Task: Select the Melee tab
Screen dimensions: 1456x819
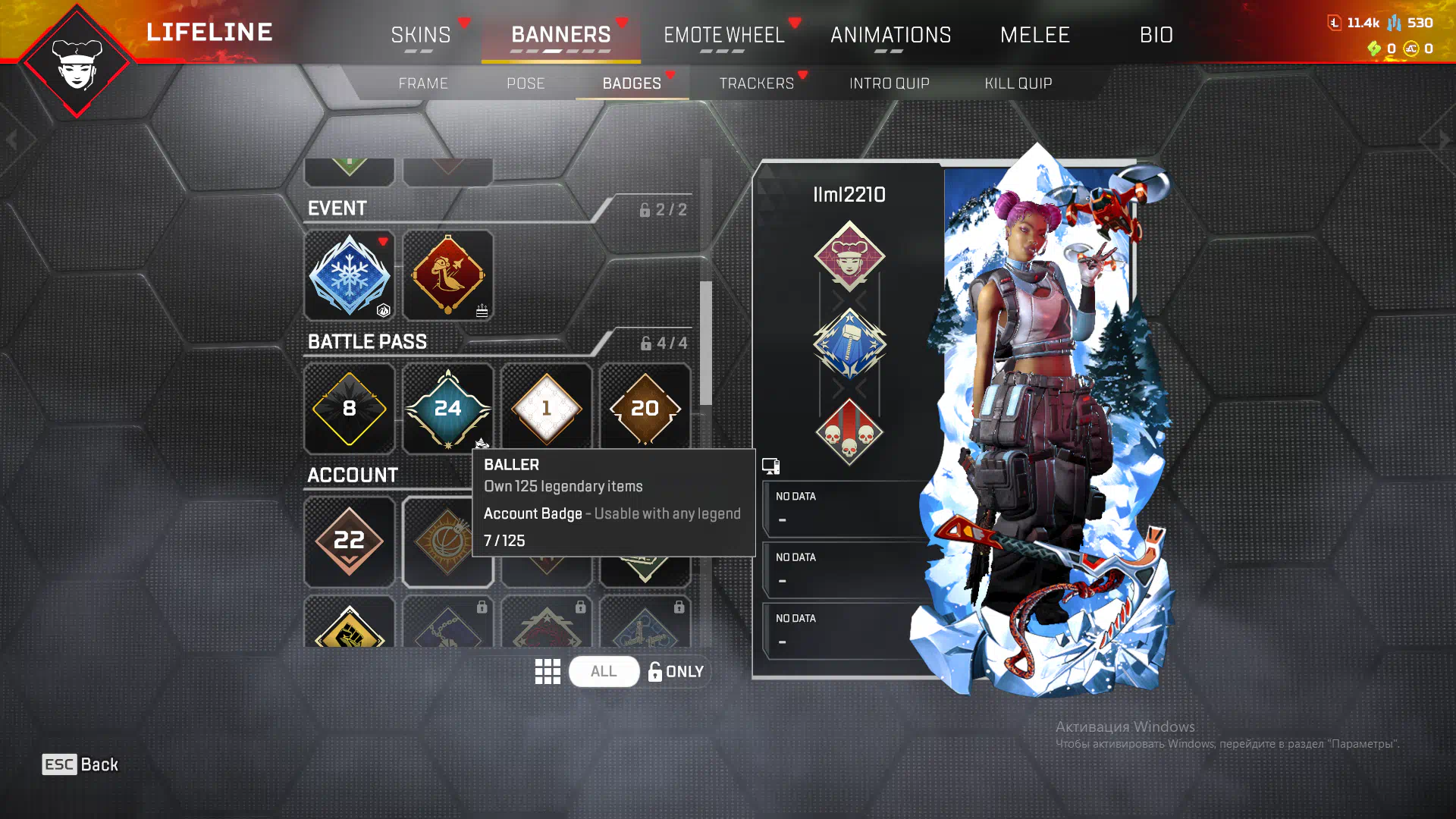Action: click(1034, 35)
